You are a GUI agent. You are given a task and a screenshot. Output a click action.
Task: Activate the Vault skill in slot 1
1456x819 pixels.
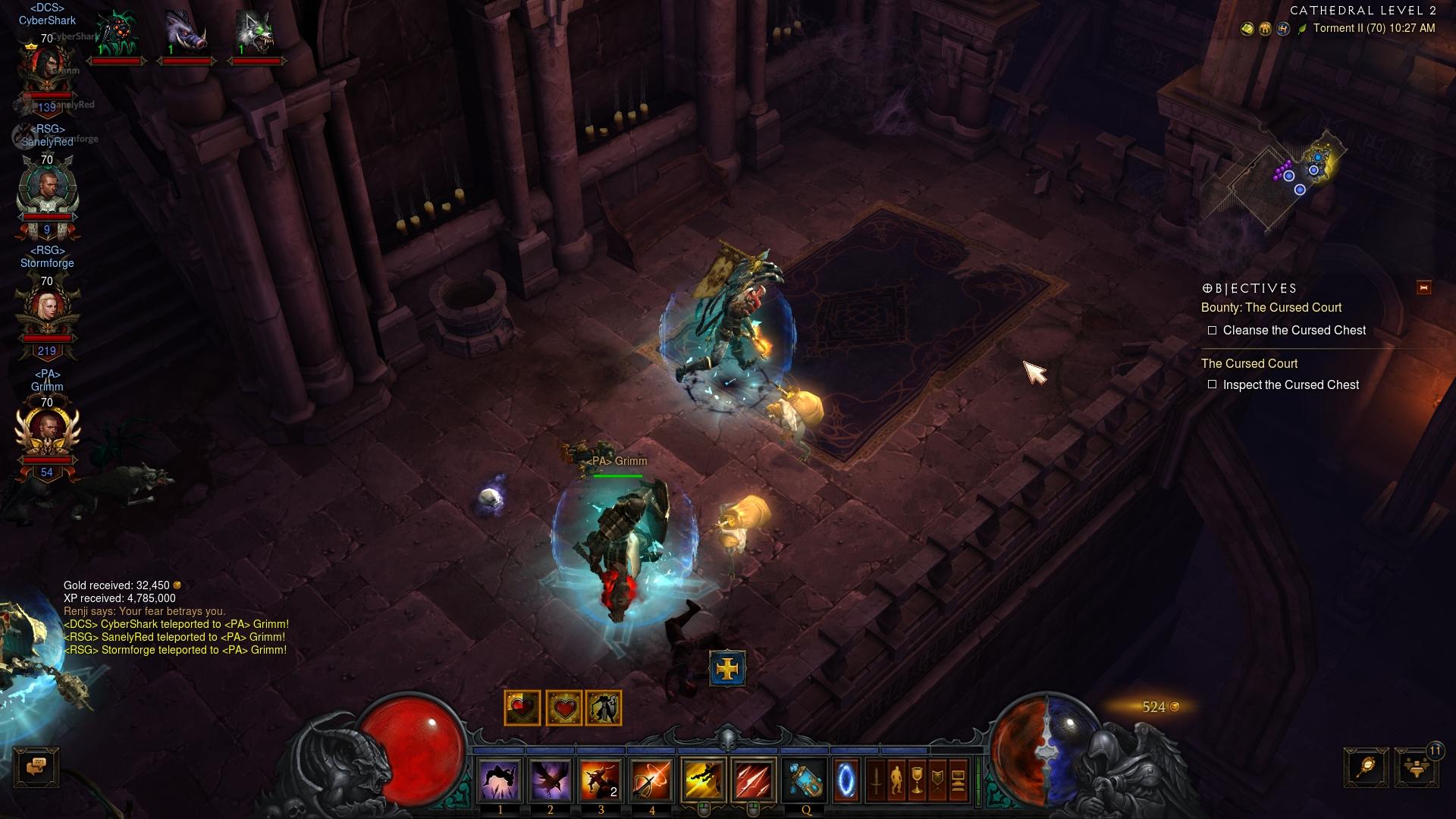click(500, 781)
